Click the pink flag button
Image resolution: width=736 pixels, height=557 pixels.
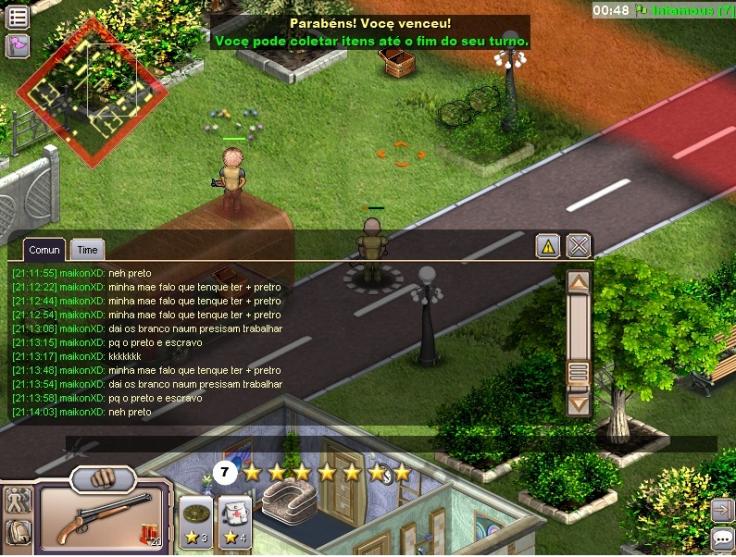tap(18, 46)
